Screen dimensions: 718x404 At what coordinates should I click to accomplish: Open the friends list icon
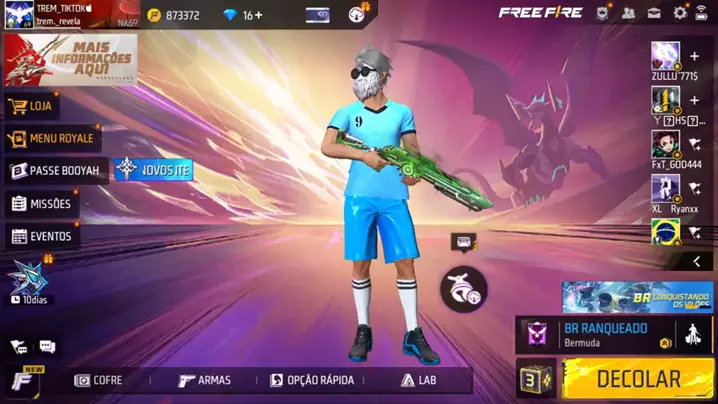[628, 13]
